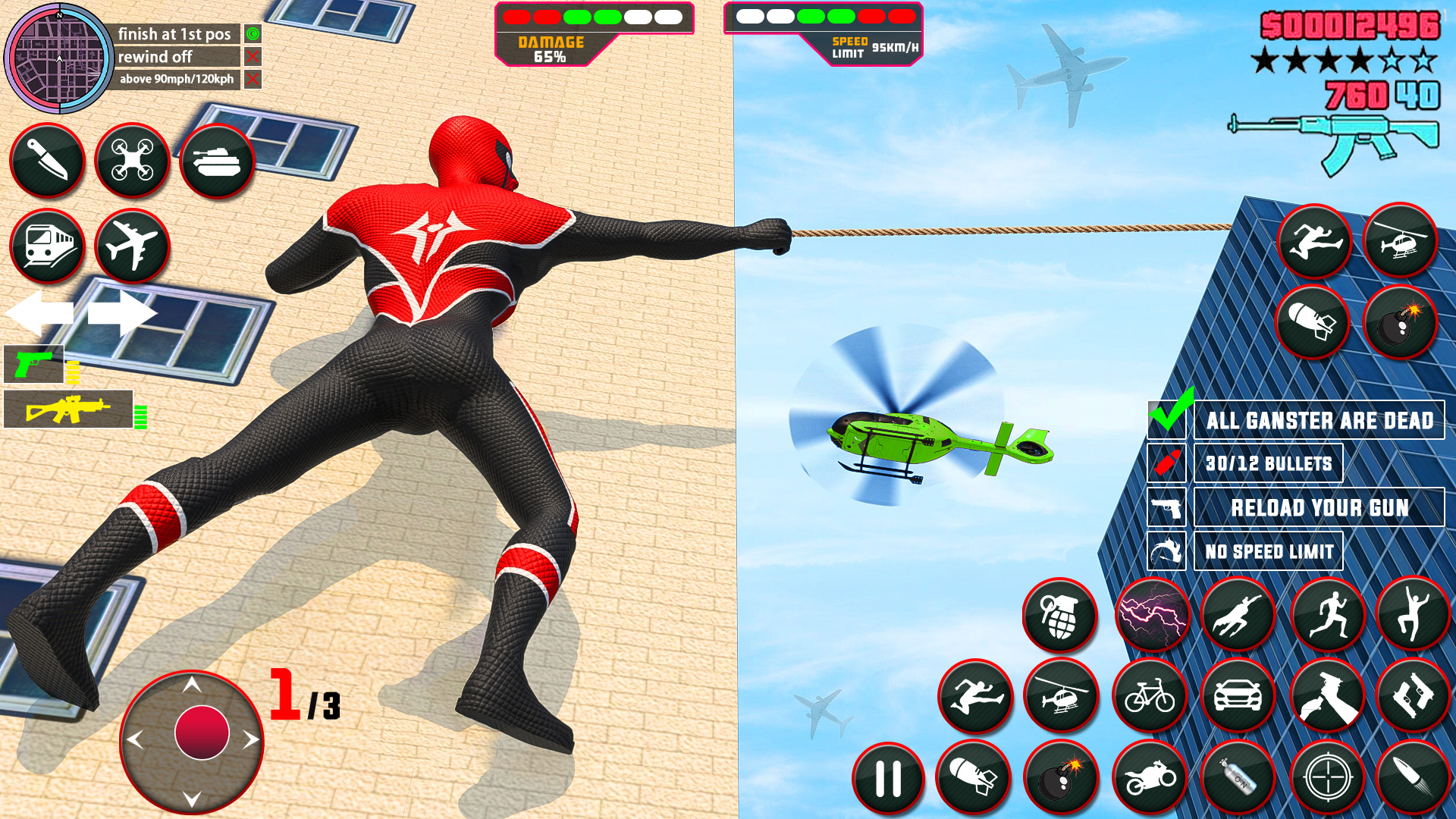Equip the green pistol
Image resolution: width=1456 pixels, height=819 pixels.
pyautogui.click(x=33, y=366)
